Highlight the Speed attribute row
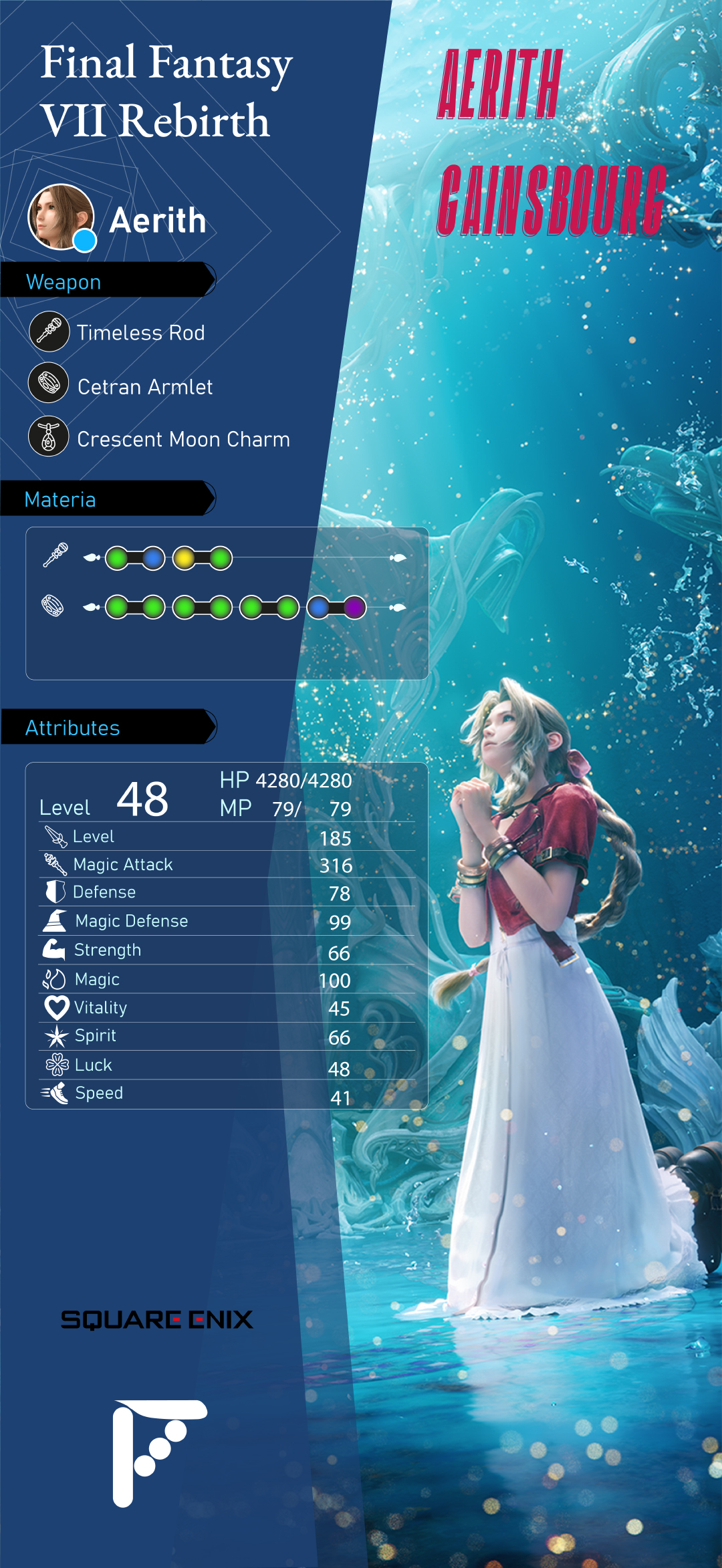The height and width of the screenshot is (1568, 722). click(227, 1093)
